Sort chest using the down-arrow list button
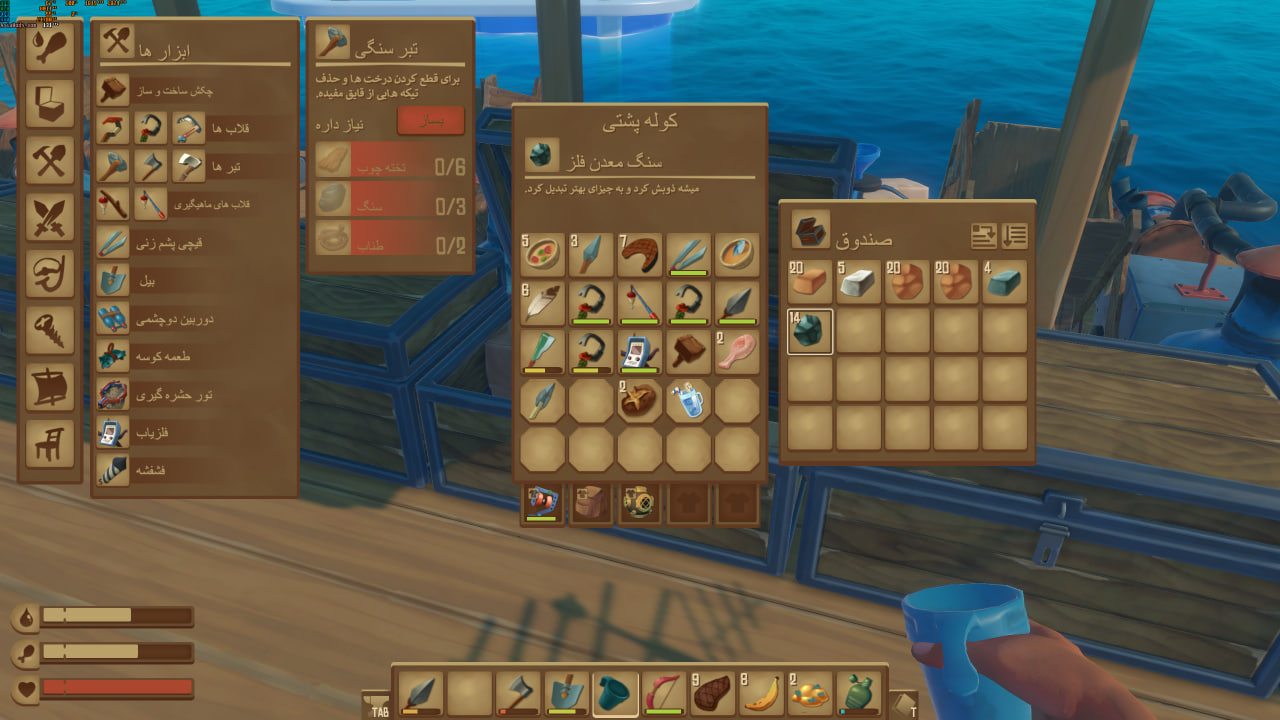The image size is (1280, 720). (1015, 236)
